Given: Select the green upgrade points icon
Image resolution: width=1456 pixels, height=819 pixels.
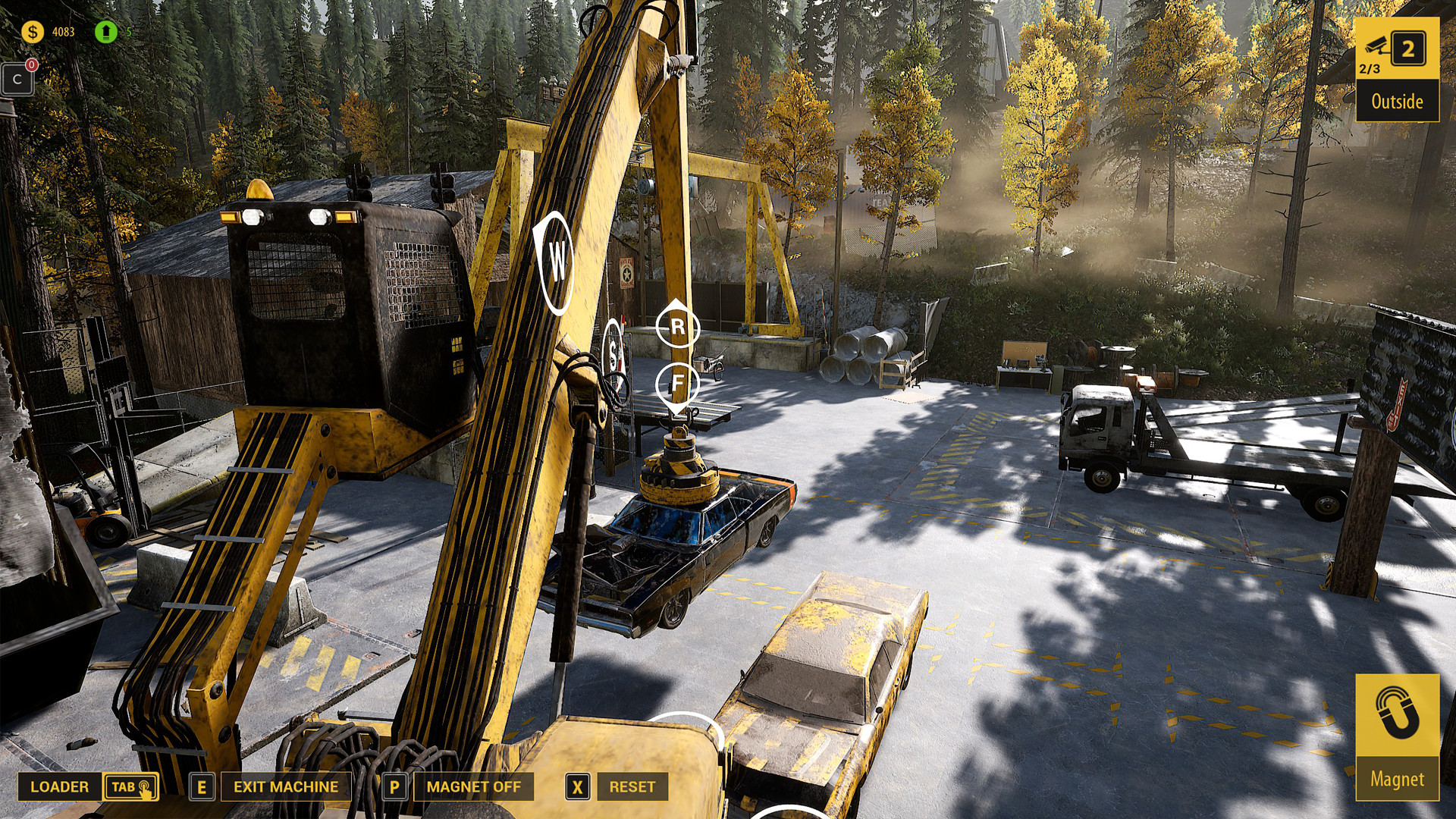Looking at the screenshot, I should point(105,32).
